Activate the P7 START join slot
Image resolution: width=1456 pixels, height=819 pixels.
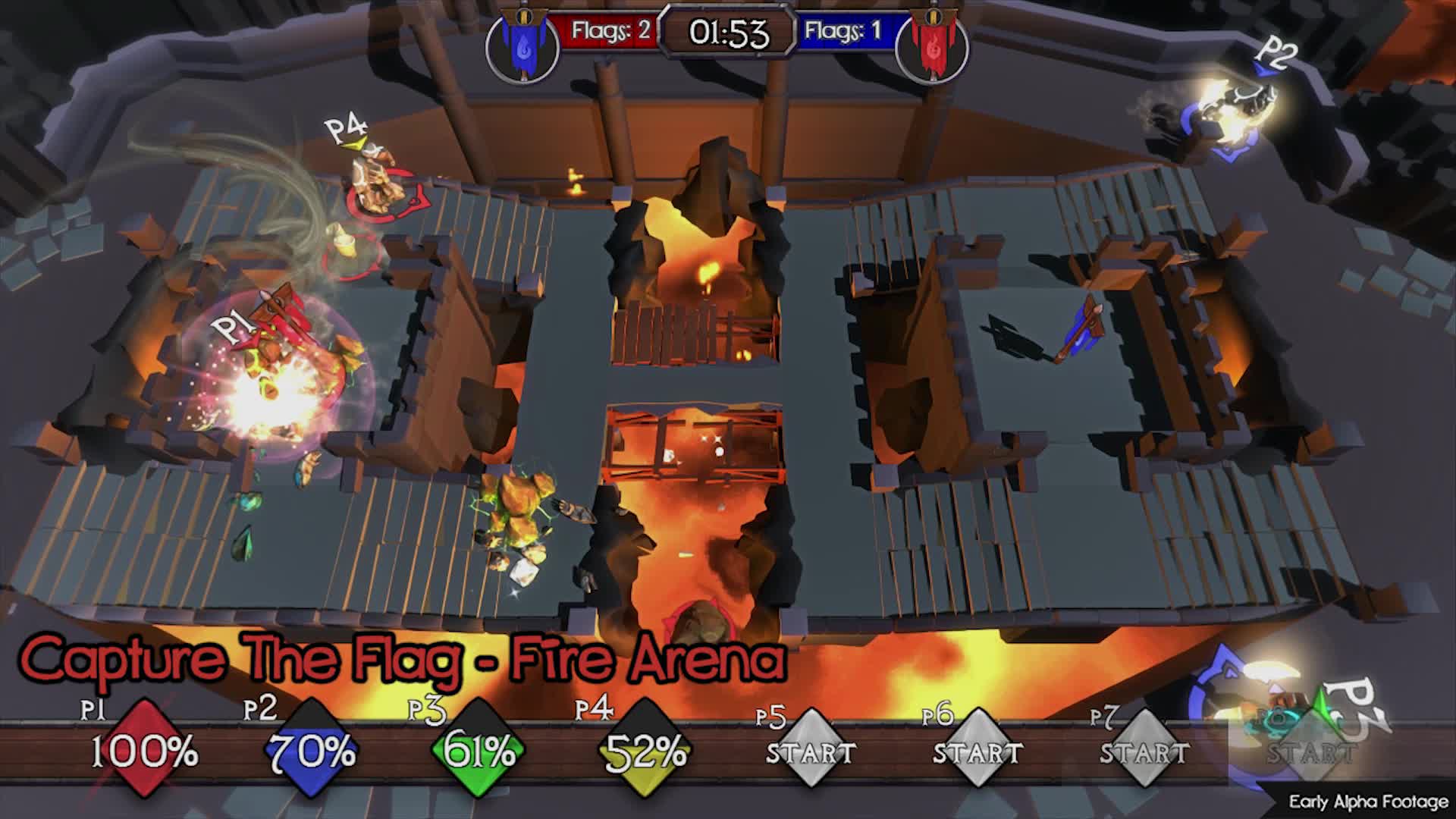point(1144,752)
